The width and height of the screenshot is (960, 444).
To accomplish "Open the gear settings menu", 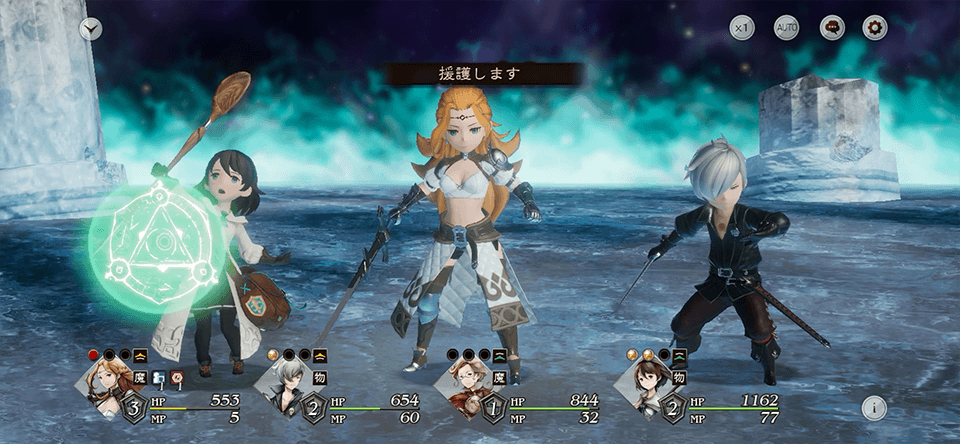I will [x=875, y=28].
